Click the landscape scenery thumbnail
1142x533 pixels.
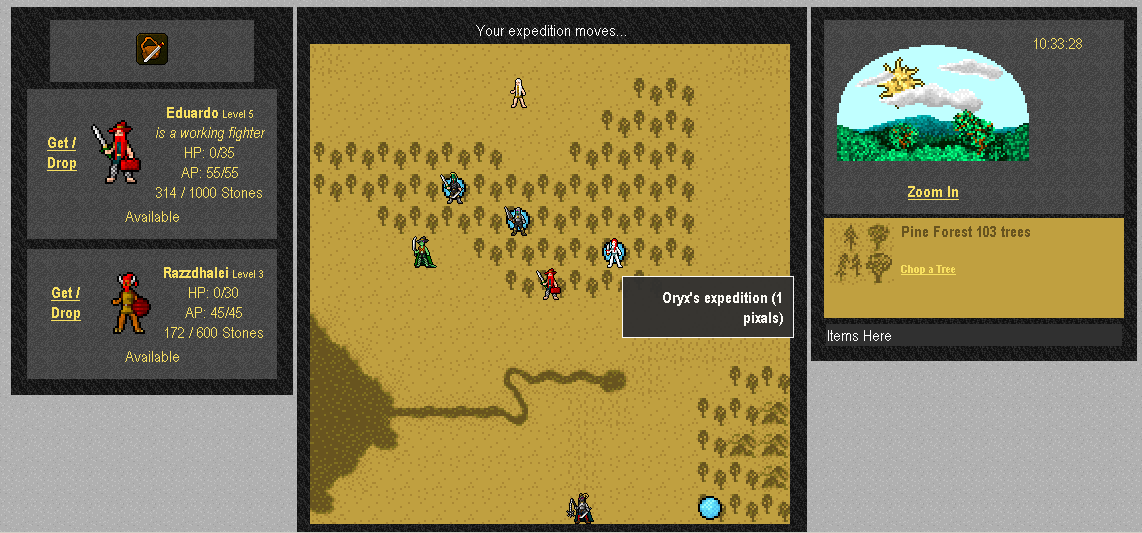coord(932,110)
